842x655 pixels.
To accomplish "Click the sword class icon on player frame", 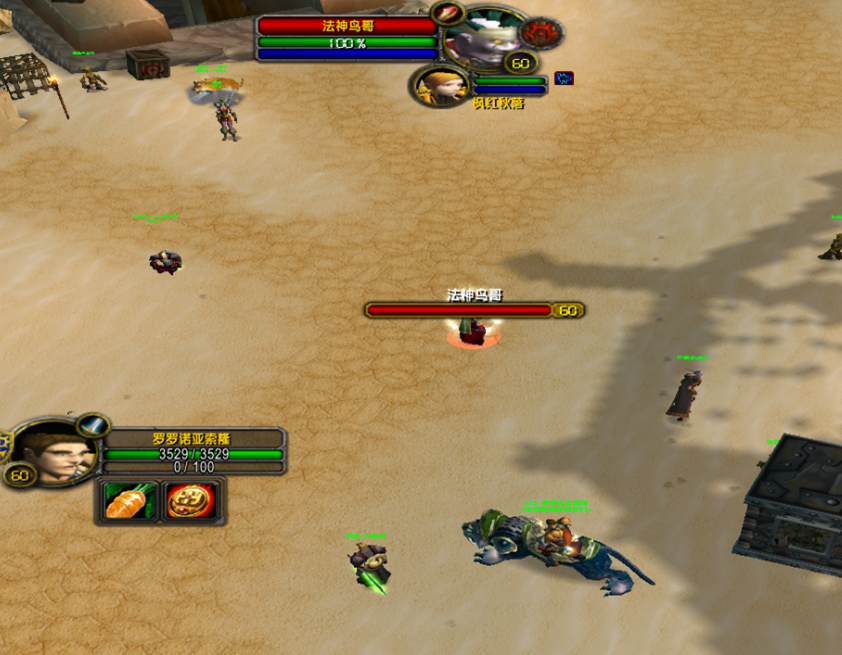I will click(93, 426).
